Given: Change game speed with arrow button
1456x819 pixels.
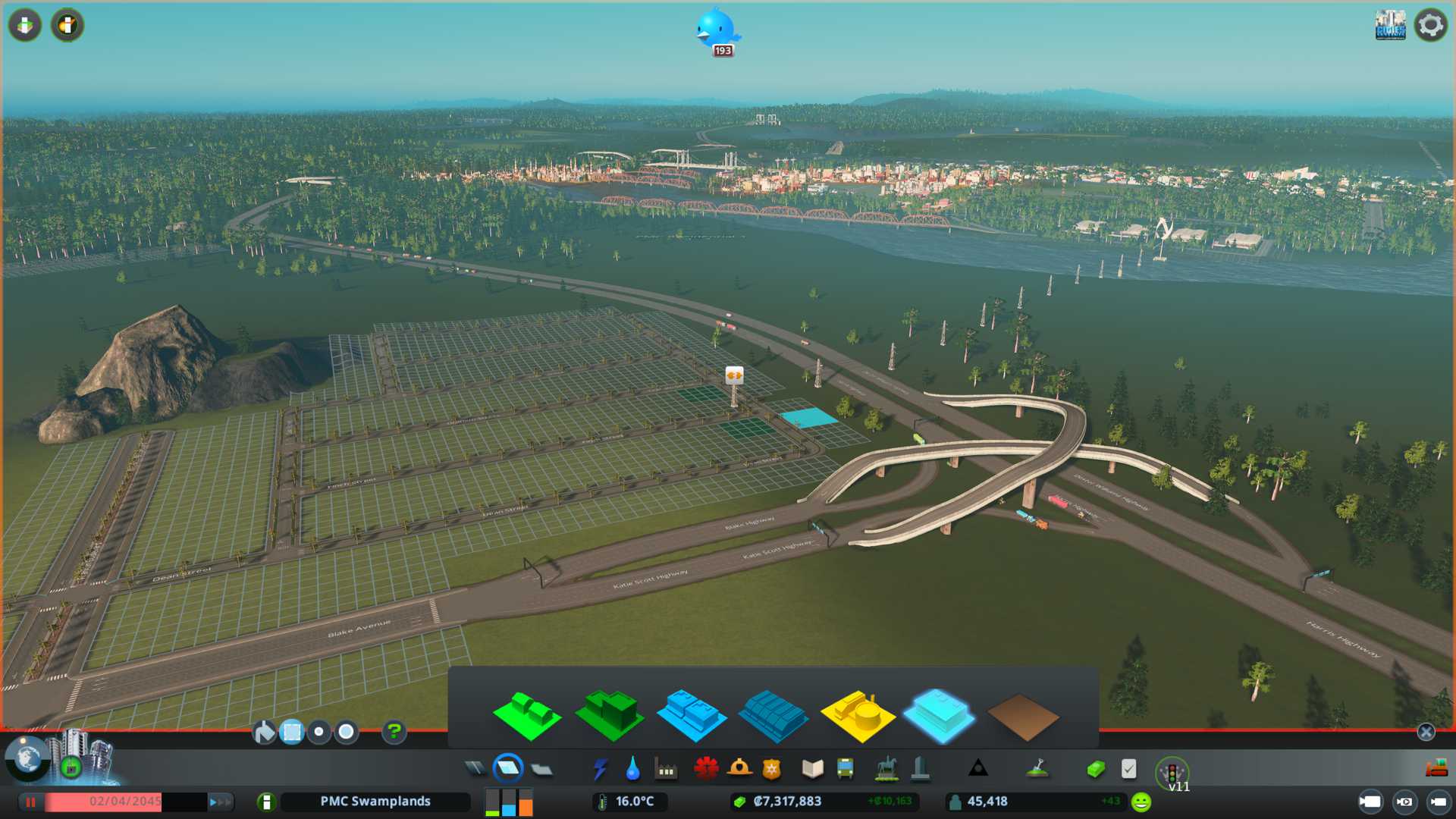Looking at the screenshot, I should pos(219,802).
